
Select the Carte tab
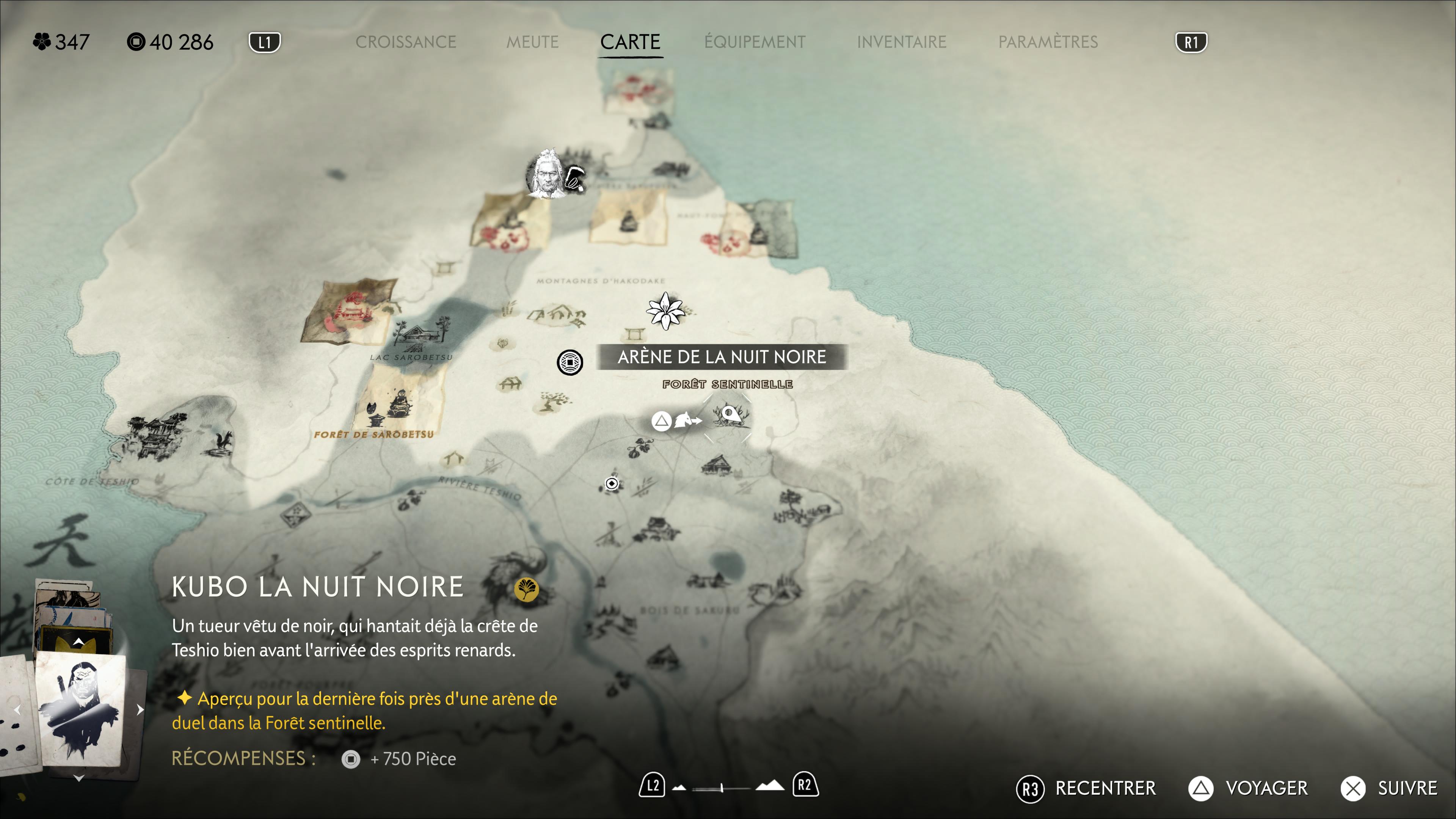pos(630,42)
